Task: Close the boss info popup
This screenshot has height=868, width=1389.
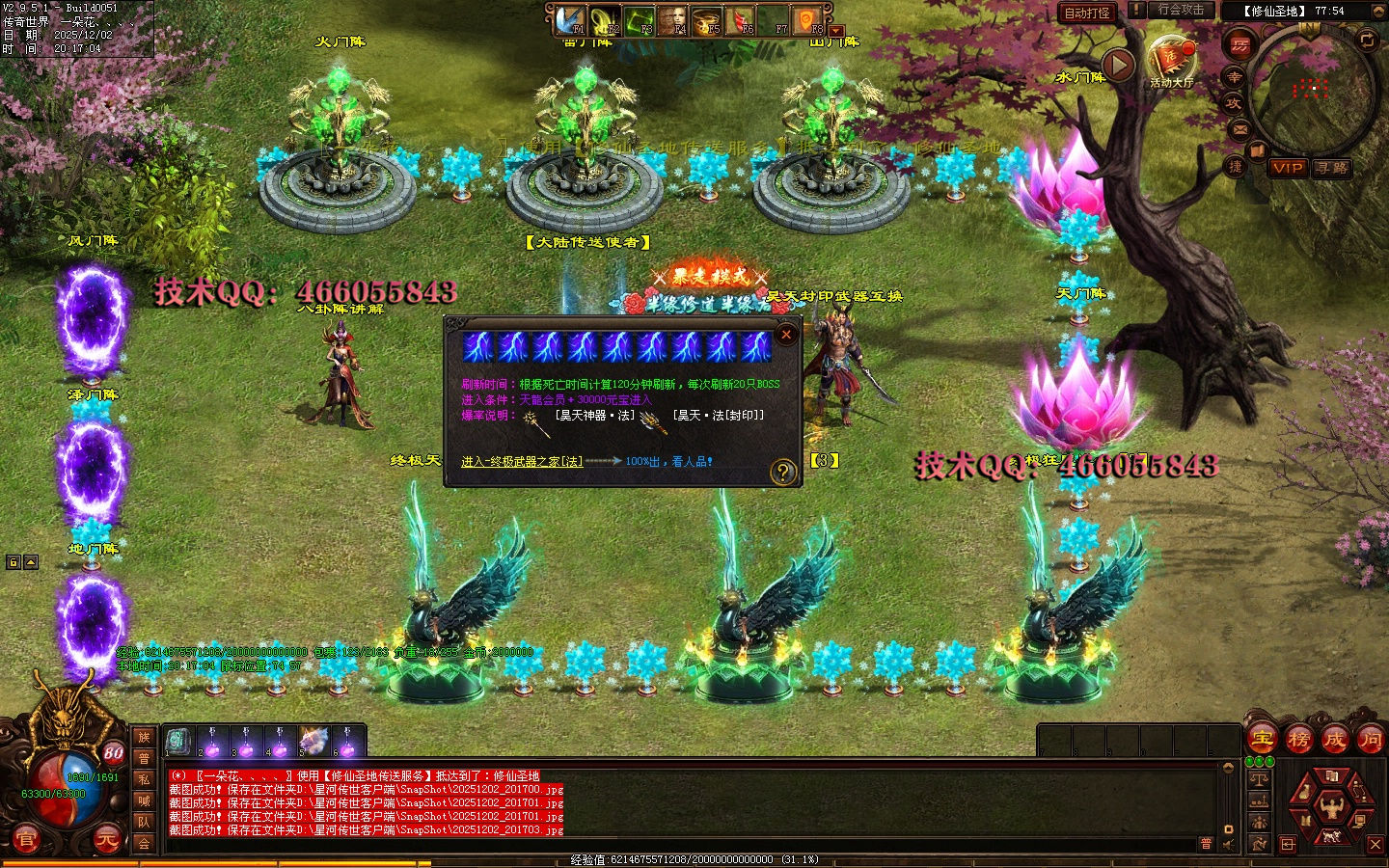Action: click(x=786, y=335)
